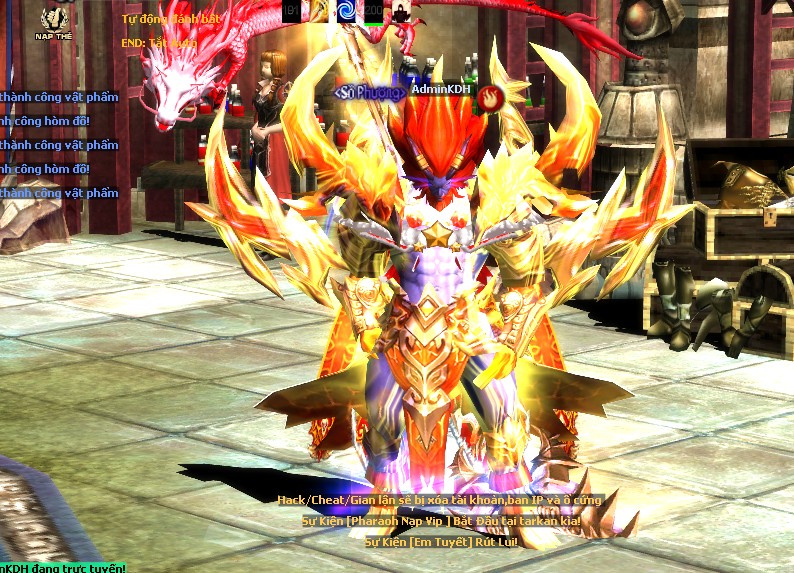This screenshot has width=794, height=573.
Task: Select the dark hooded figure icon
Action: [x=400, y=12]
